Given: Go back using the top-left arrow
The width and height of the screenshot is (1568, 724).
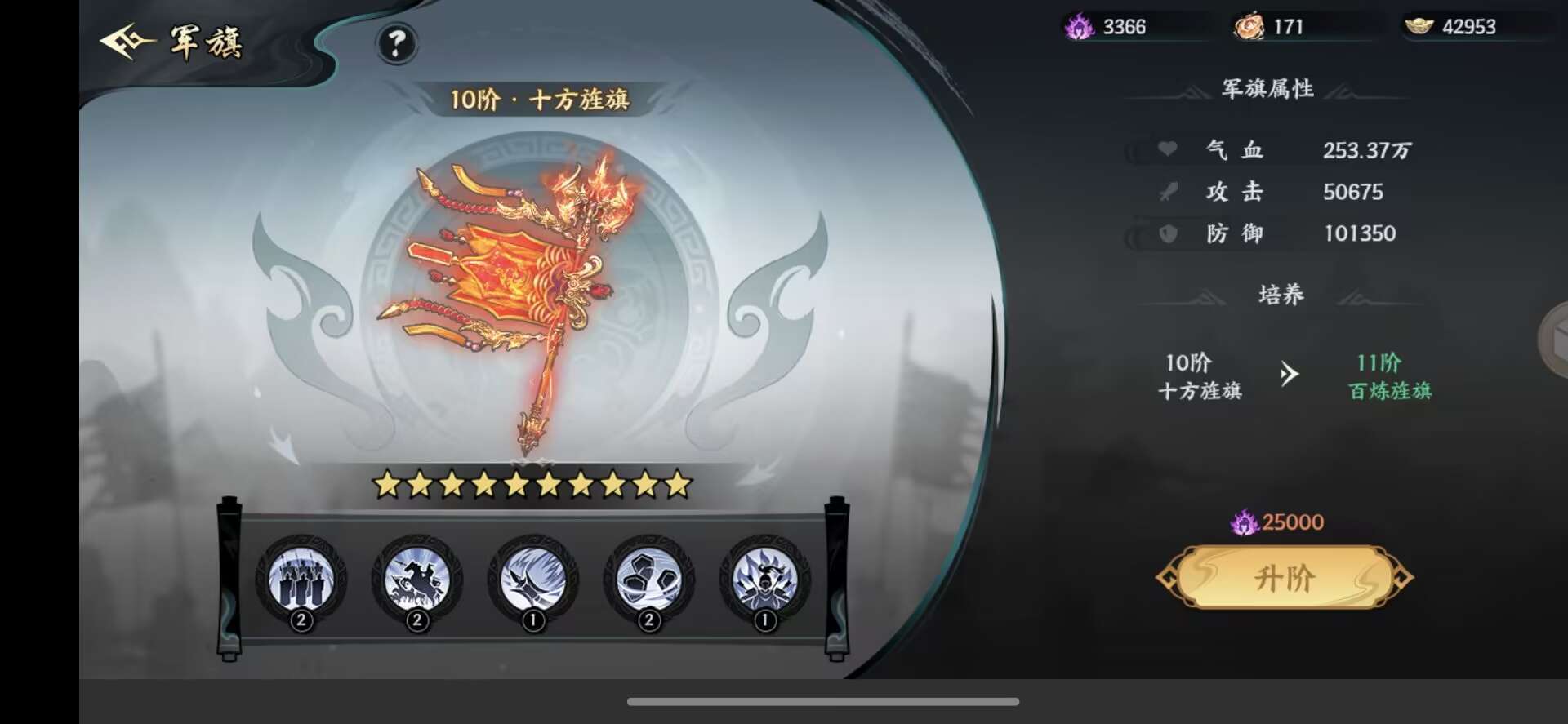Looking at the screenshot, I should click(x=122, y=39).
